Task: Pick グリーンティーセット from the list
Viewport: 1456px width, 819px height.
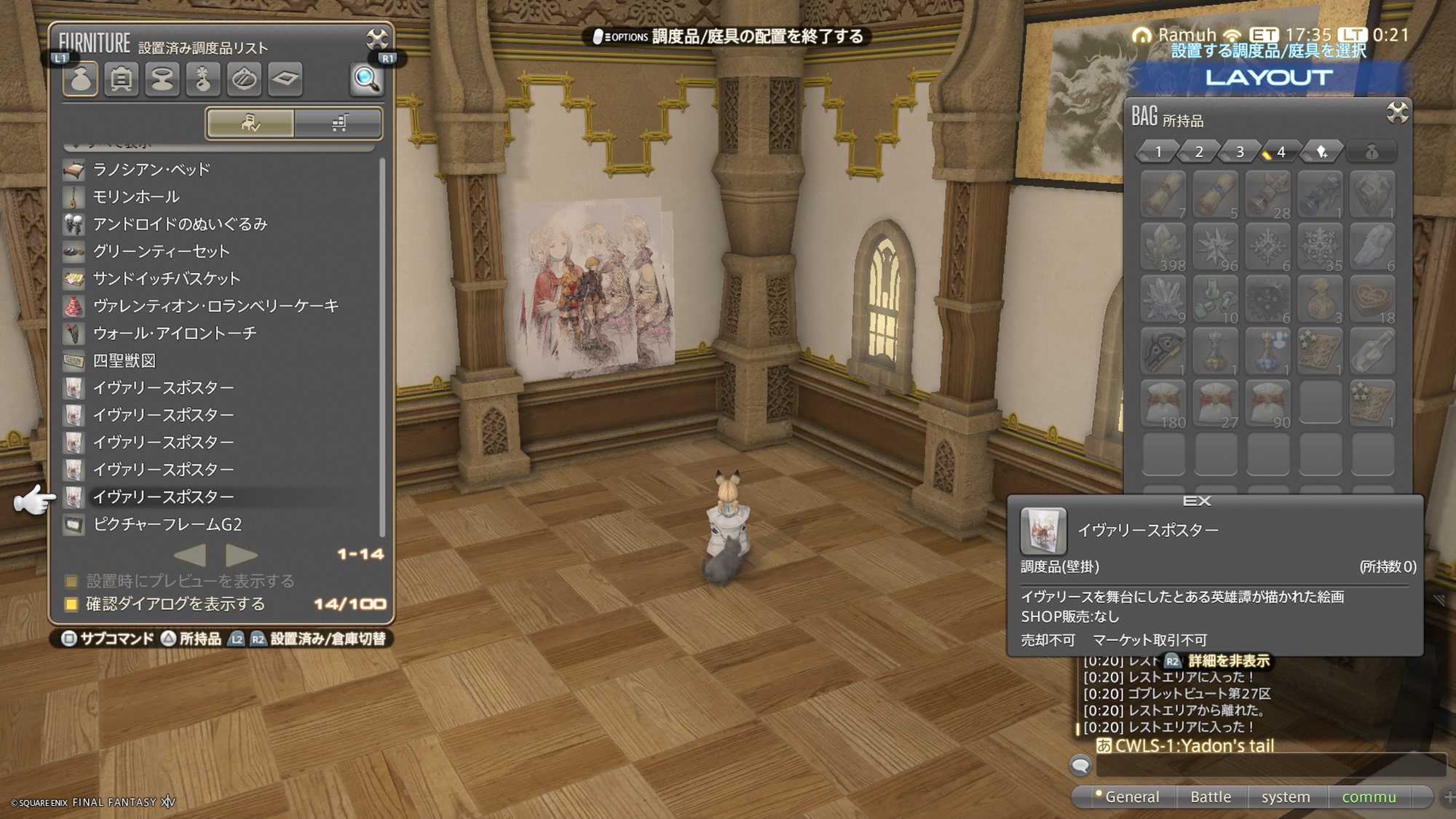Action: [161, 251]
